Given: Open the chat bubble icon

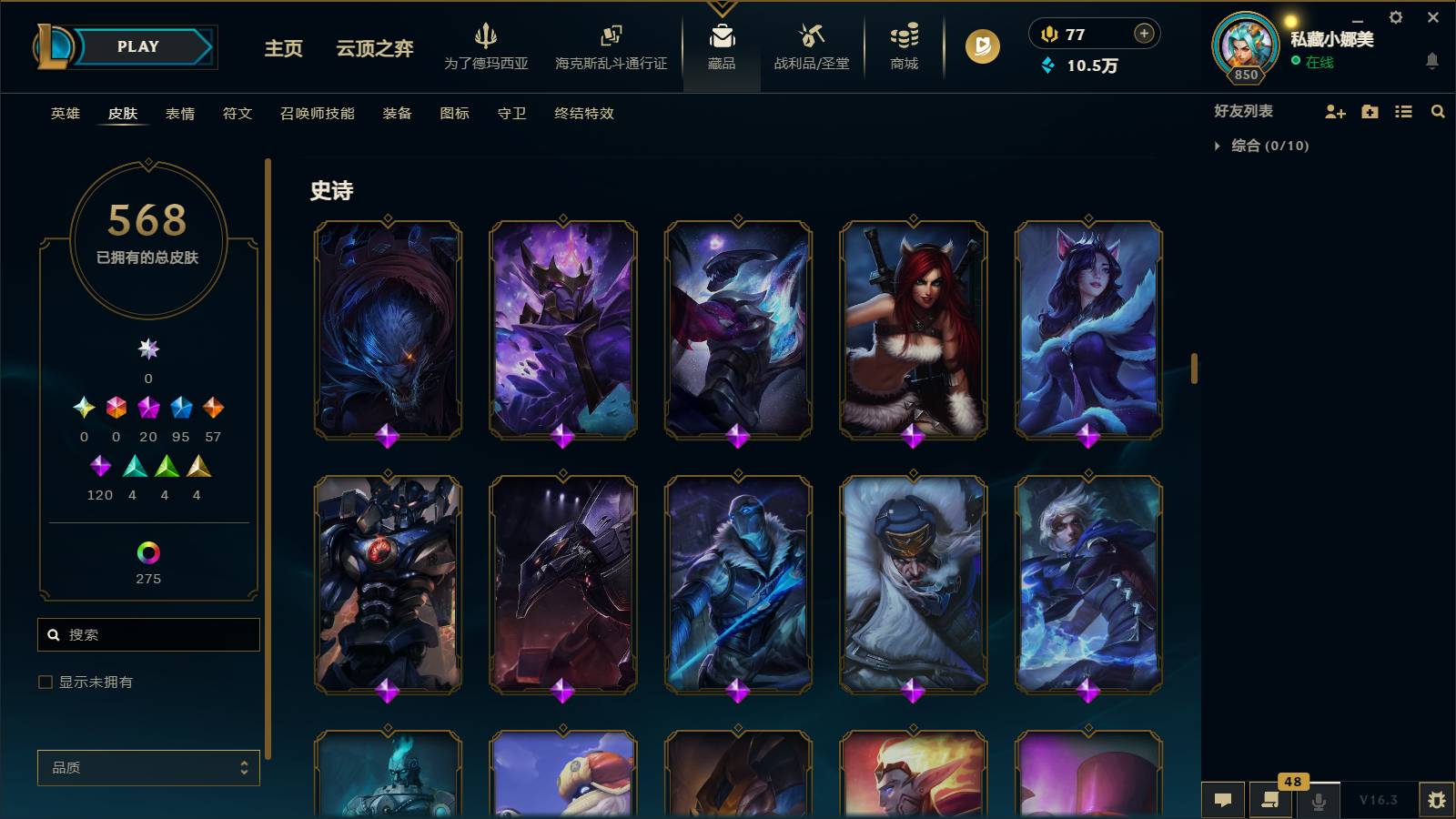Looking at the screenshot, I should 1223,801.
